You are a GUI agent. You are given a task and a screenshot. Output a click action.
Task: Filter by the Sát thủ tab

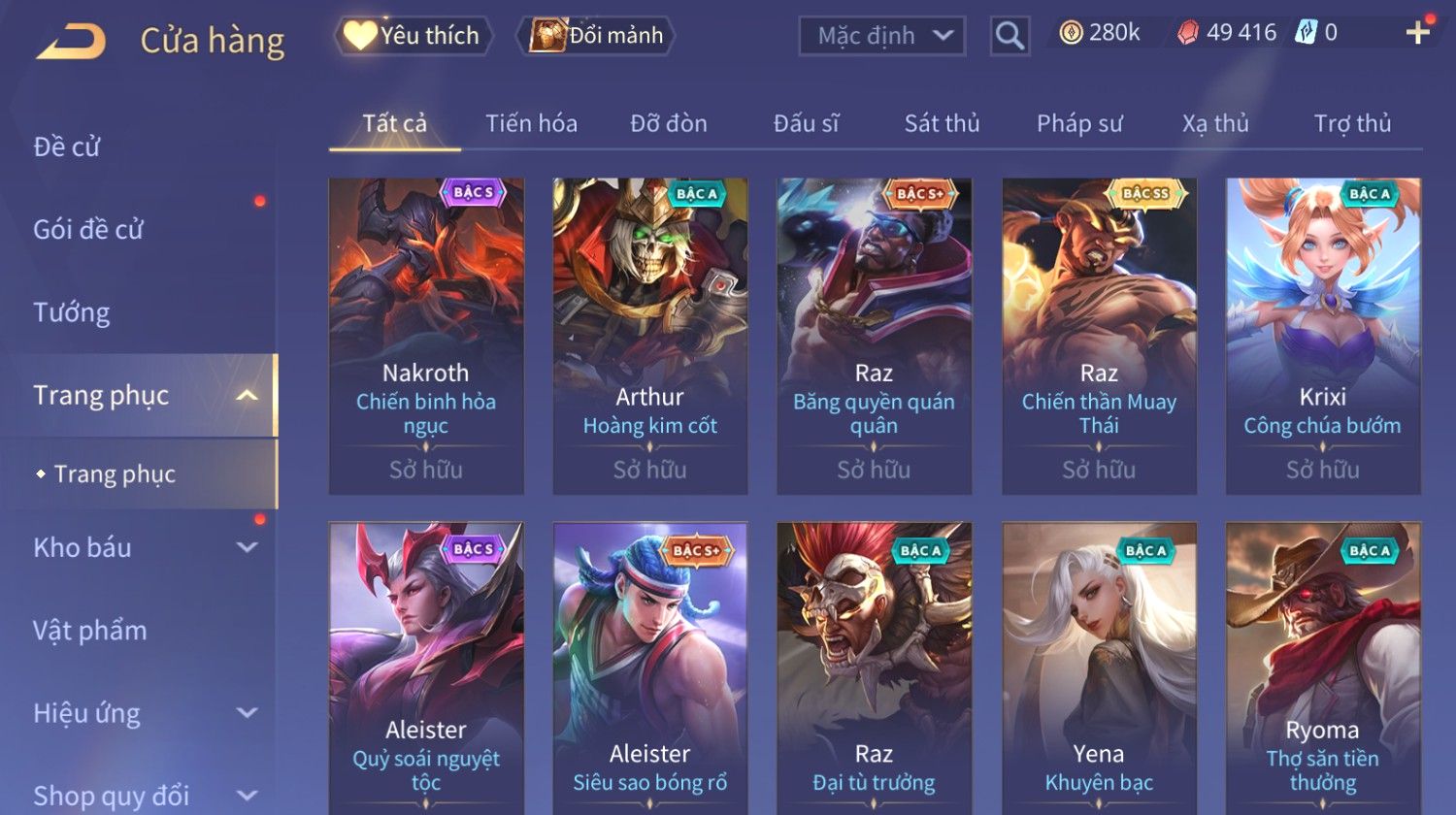(942, 123)
